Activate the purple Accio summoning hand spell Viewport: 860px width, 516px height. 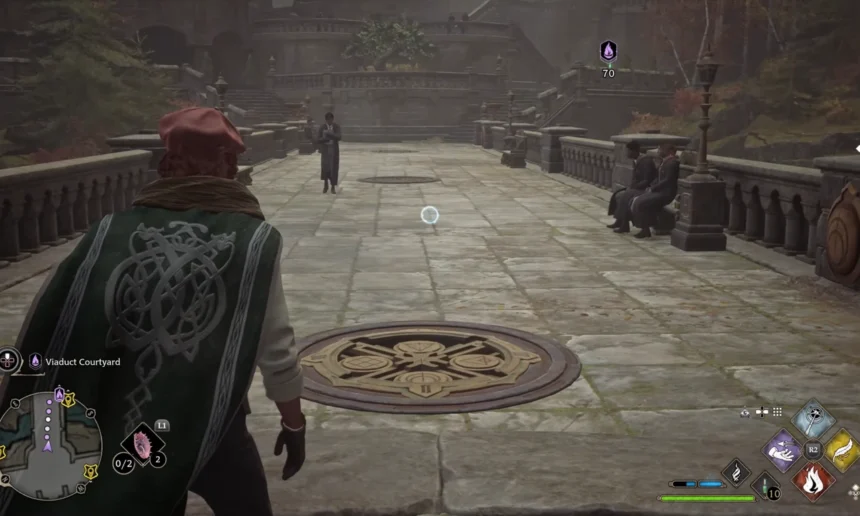(x=782, y=449)
